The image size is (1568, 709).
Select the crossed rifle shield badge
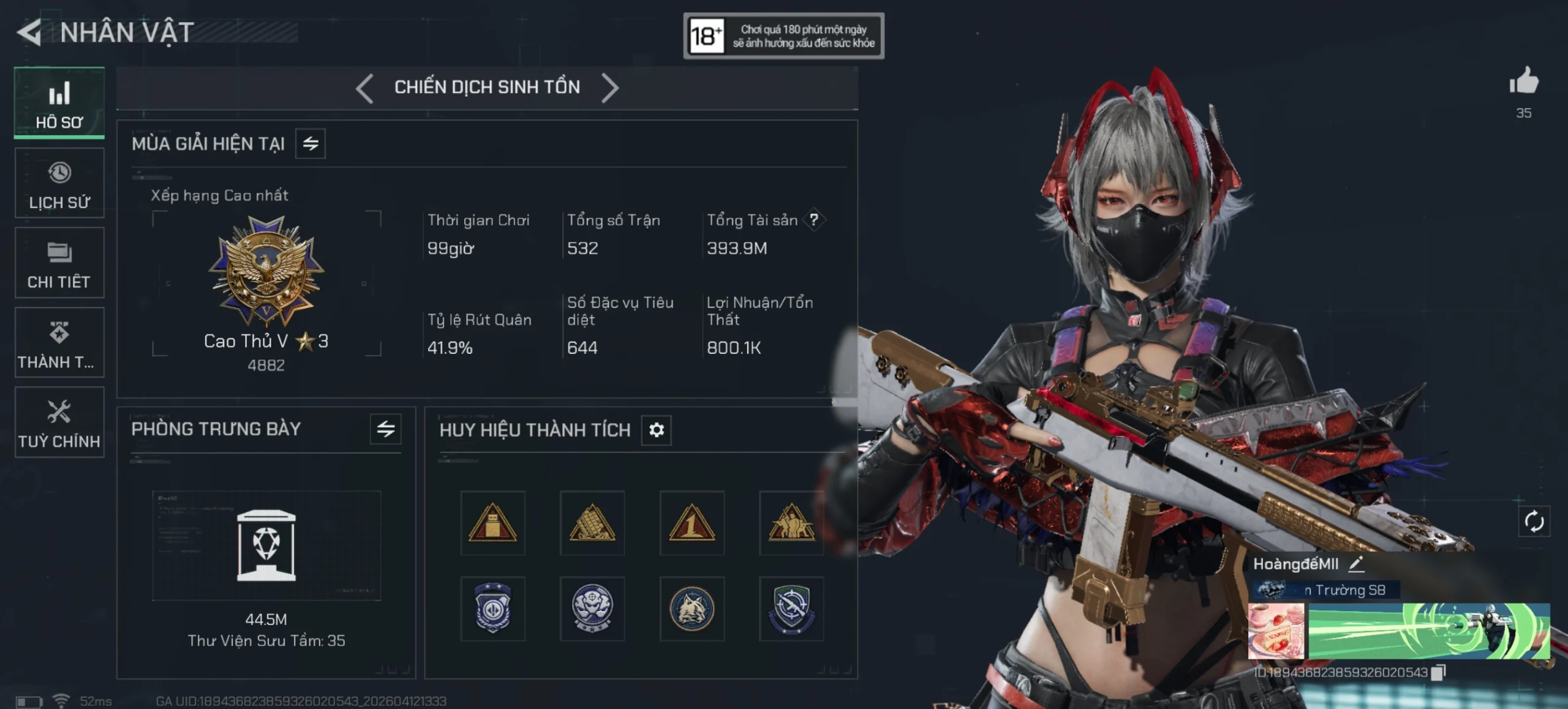[x=791, y=609]
